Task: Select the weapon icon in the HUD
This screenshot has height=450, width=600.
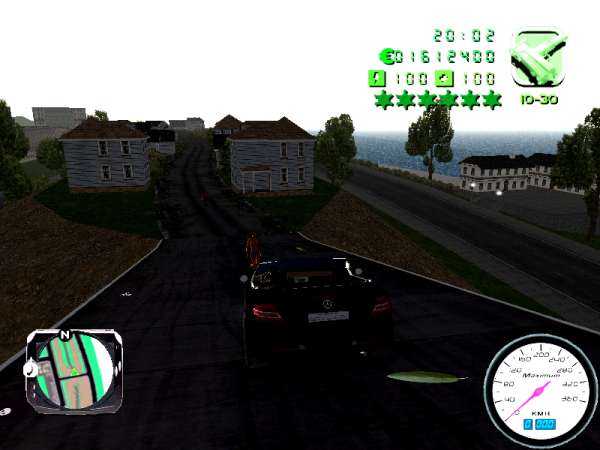Action: click(x=539, y=58)
